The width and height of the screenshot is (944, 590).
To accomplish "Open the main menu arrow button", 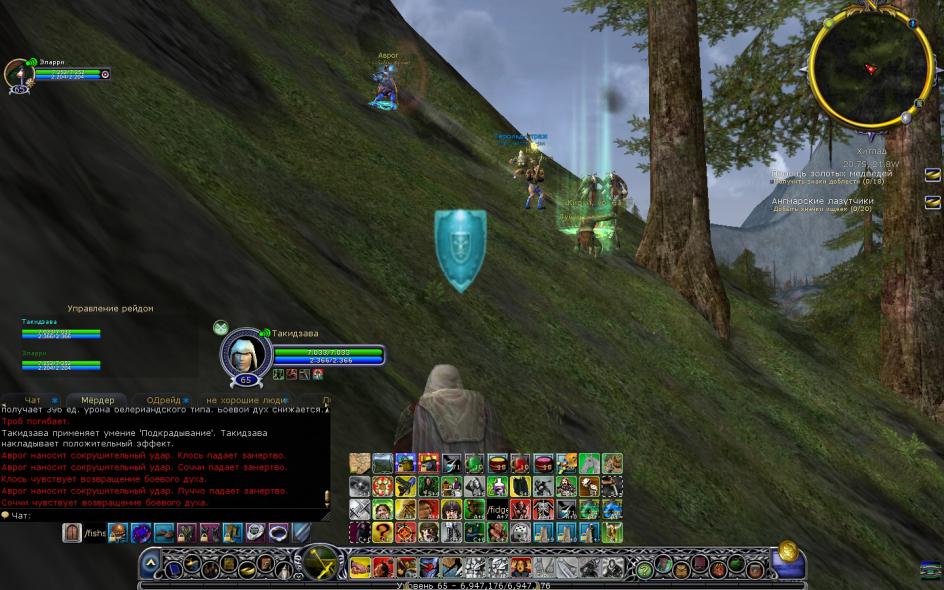I will (x=150, y=562).
